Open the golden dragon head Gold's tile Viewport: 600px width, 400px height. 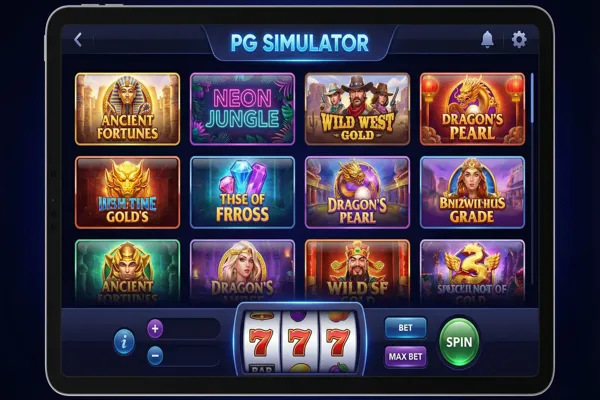pos(127,192)
